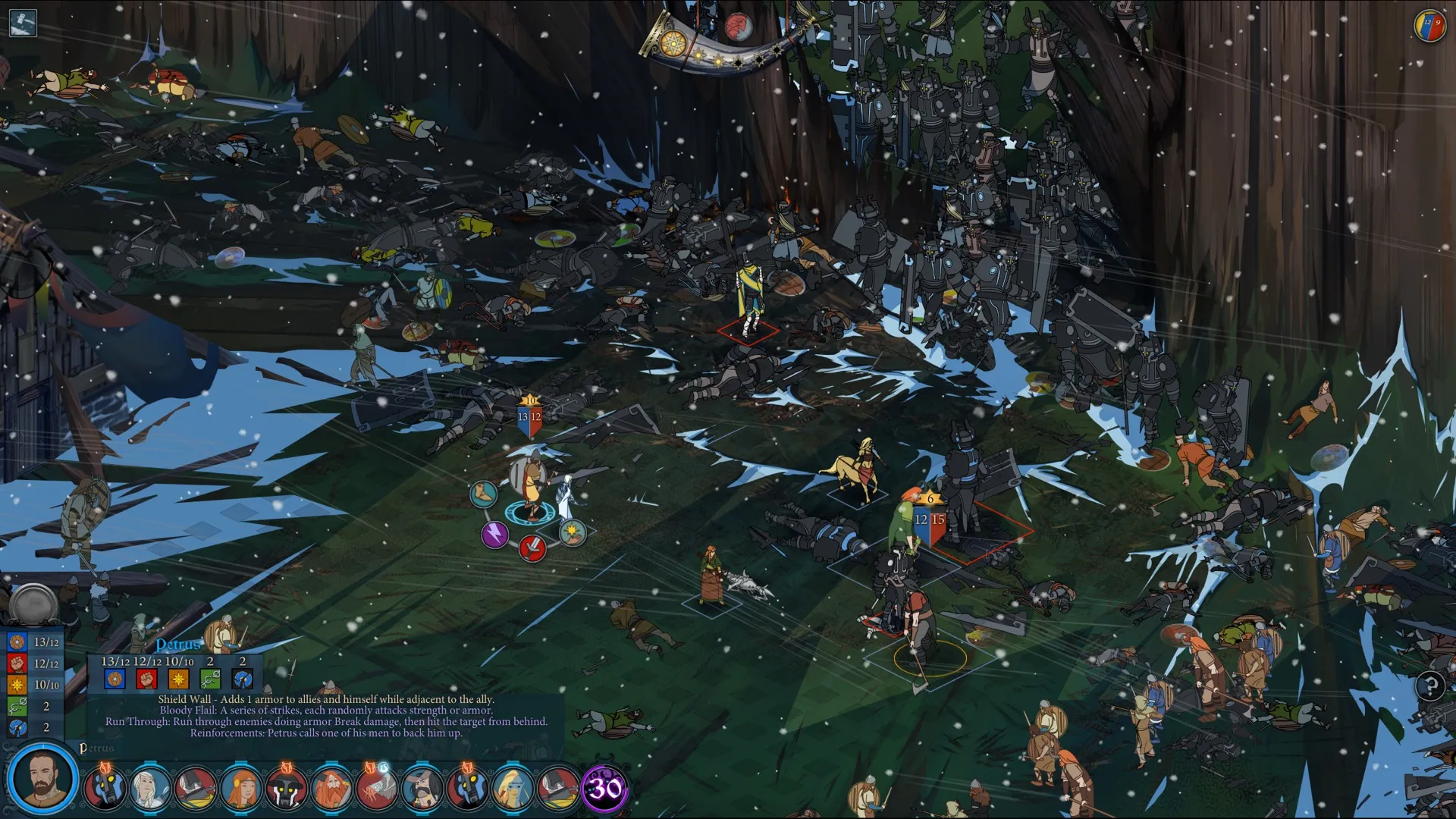Viewport: 1456px width, 819px height.
Task: Click Petrus's large portrait
Action: (x=42, y=780)
